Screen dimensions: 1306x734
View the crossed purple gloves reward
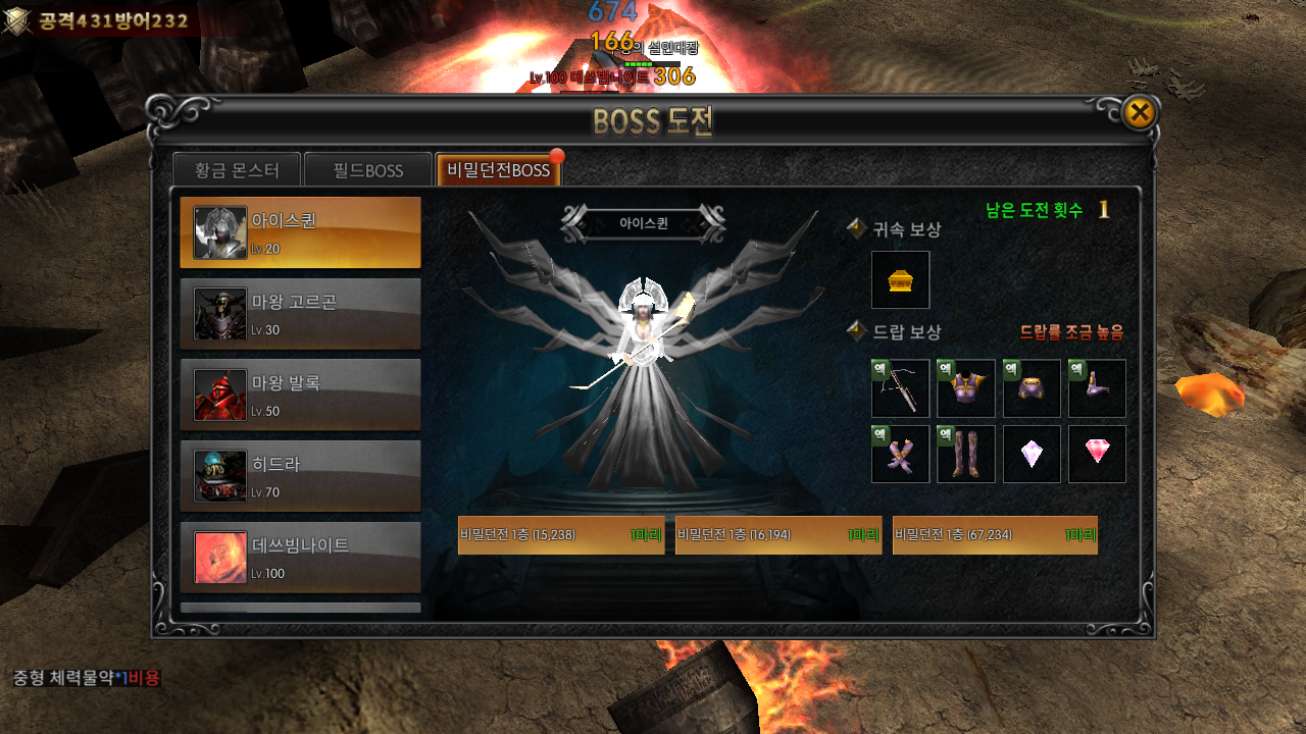[x=900, y=454]
